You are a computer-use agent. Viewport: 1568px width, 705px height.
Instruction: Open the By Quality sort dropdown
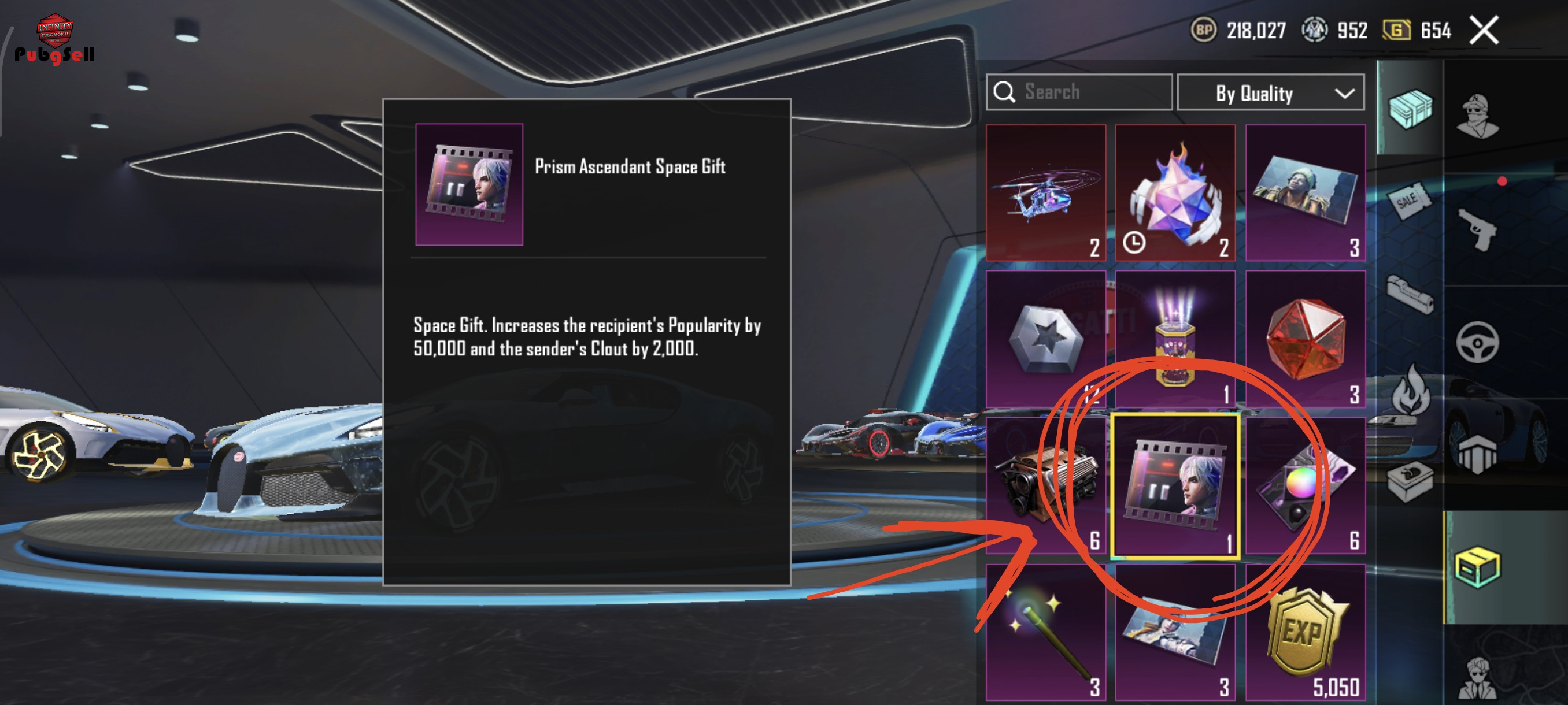tap(1270, 93)
